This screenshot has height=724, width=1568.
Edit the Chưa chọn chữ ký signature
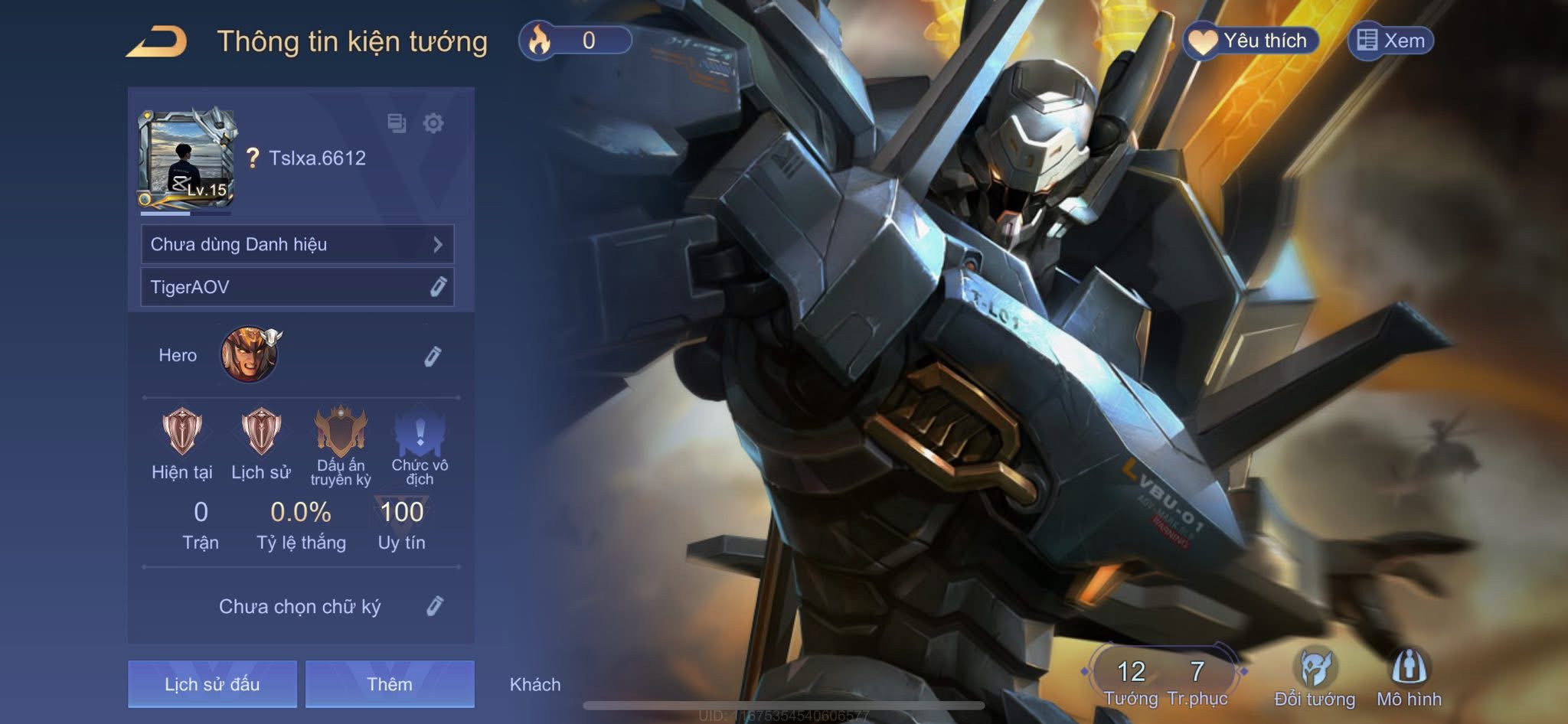click(434, 606)
